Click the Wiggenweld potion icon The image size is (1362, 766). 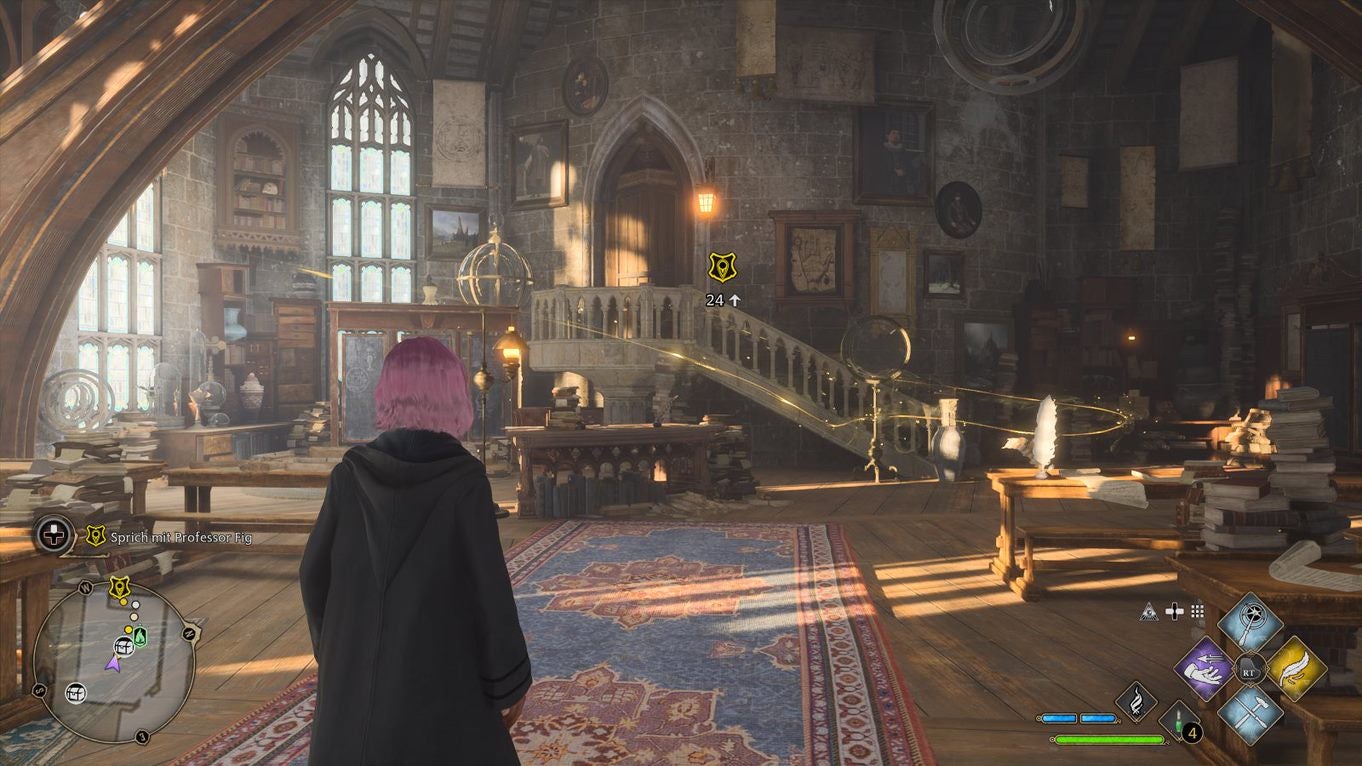point(1177,721)
